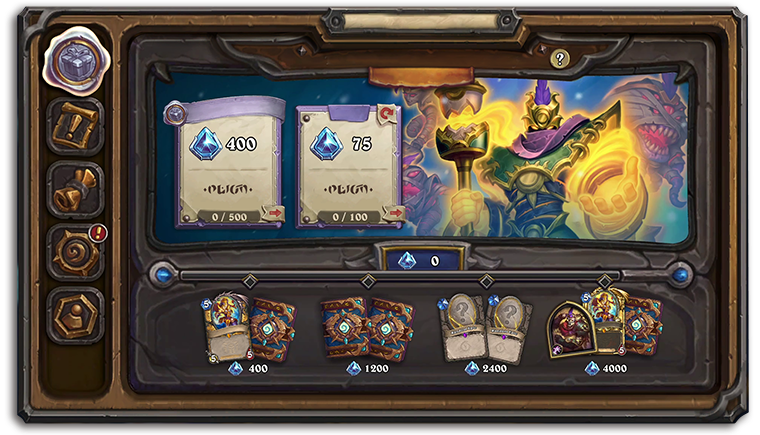Open the exclamation mark quests tab

click(75, 125)
